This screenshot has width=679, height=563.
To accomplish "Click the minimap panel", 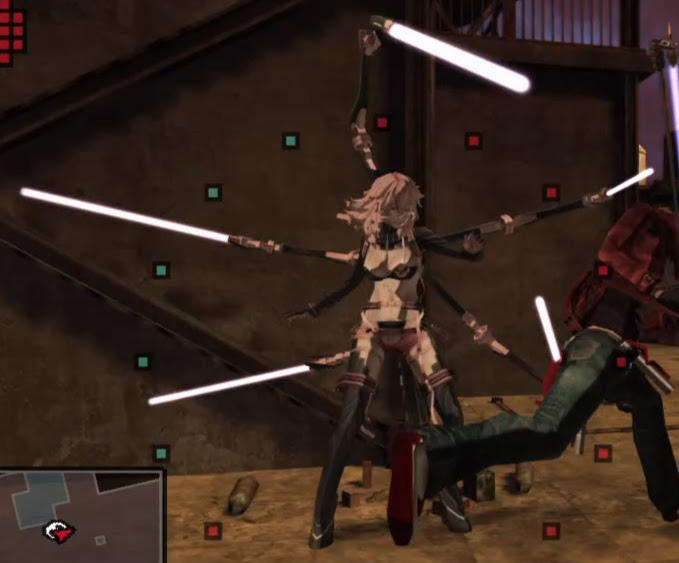I will (82, 515).
